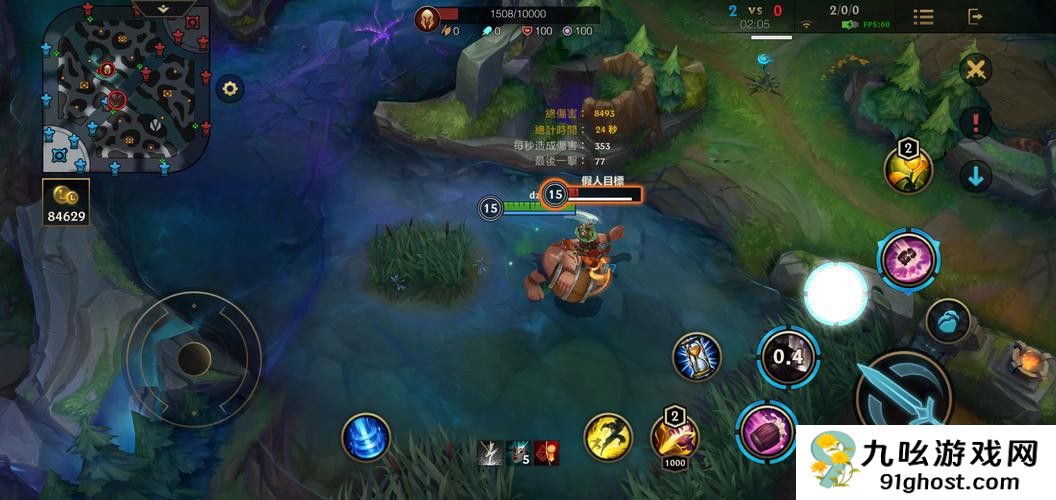Click the blue down-arrow button
Viewport: 1056px width, 500px height.
pyautogui.click(x=975, y=177)
